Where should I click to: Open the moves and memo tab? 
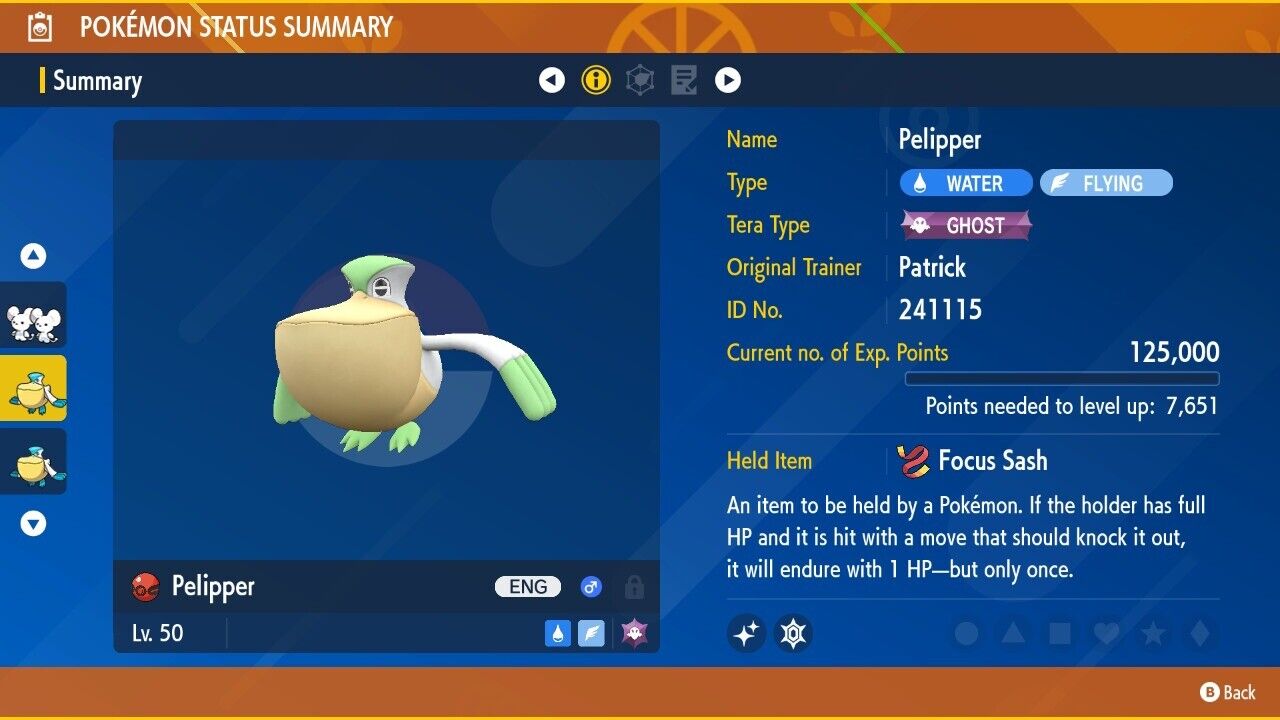coord(684,80)
